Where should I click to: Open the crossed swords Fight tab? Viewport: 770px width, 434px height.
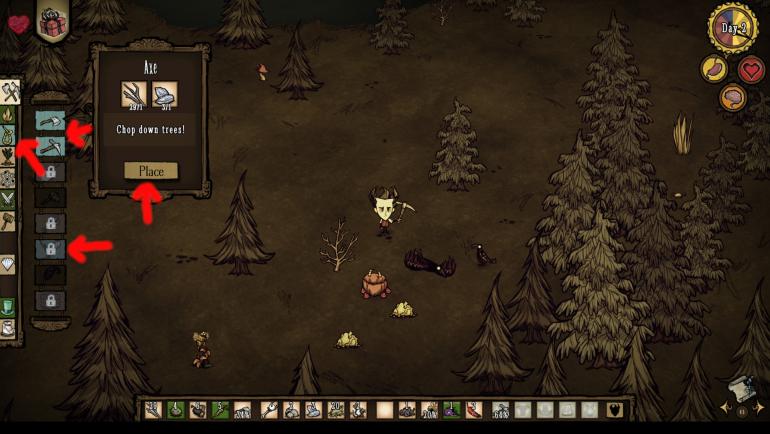[10, 200]
